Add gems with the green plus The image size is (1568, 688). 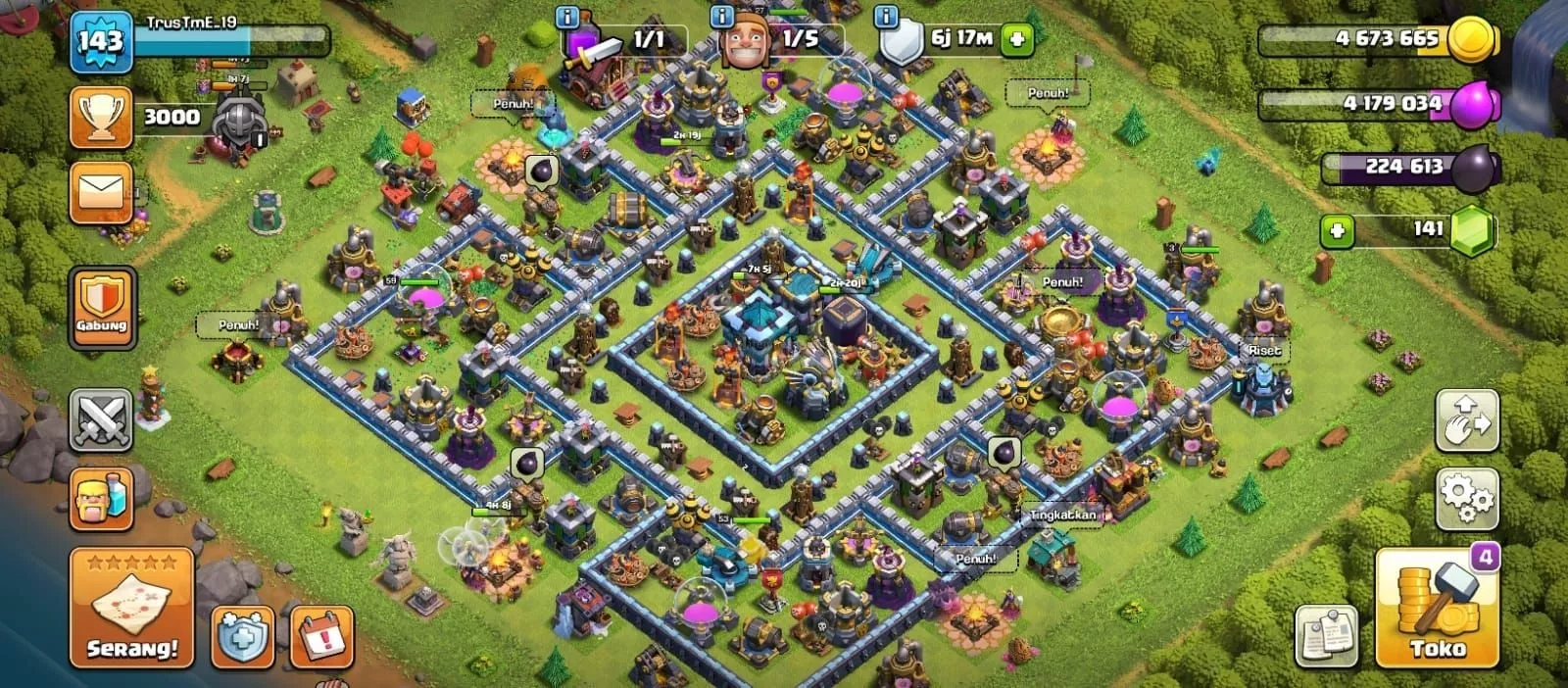1337,231
